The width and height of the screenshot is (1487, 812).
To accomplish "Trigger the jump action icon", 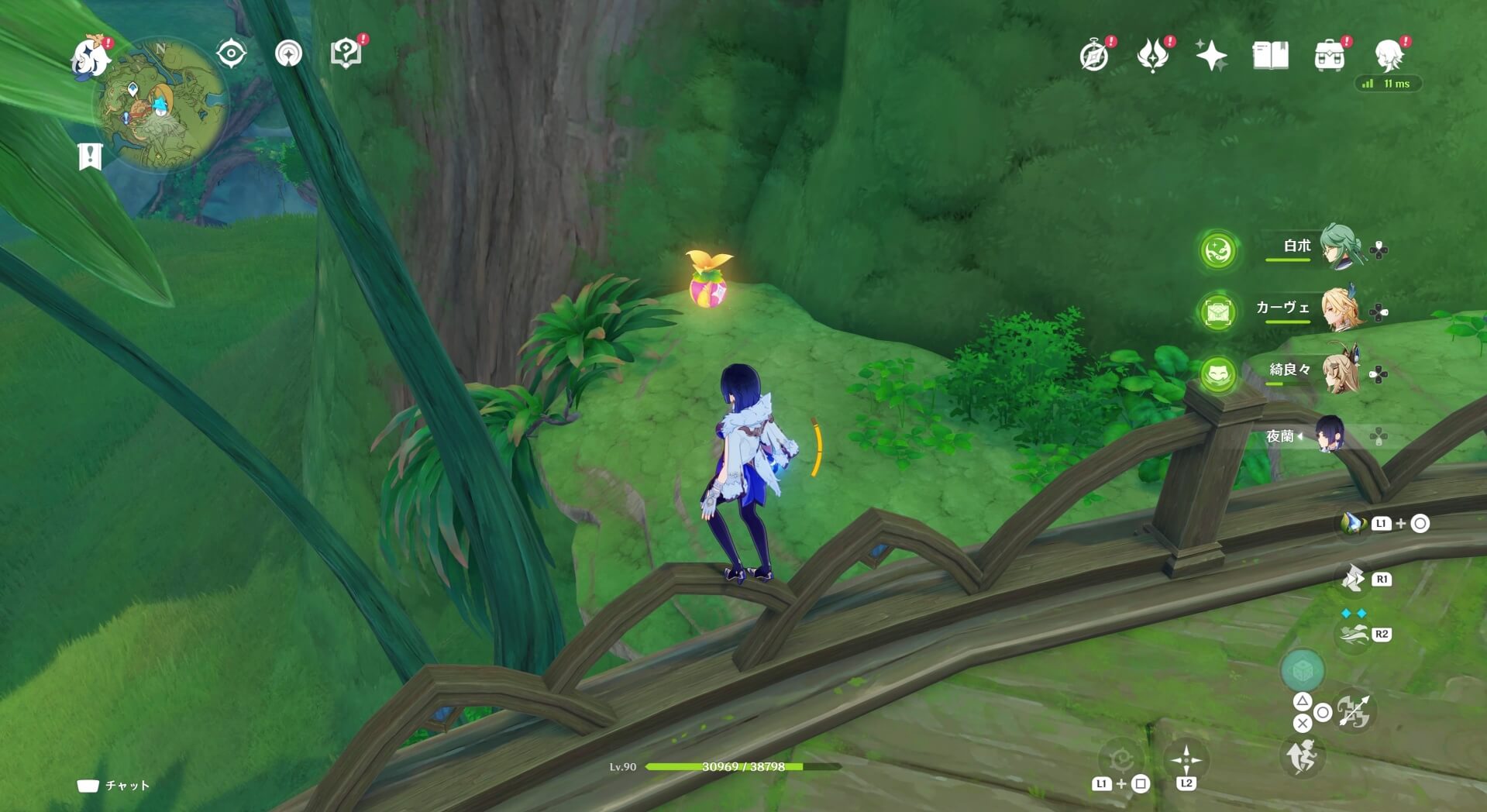I will click(1303, 755).
